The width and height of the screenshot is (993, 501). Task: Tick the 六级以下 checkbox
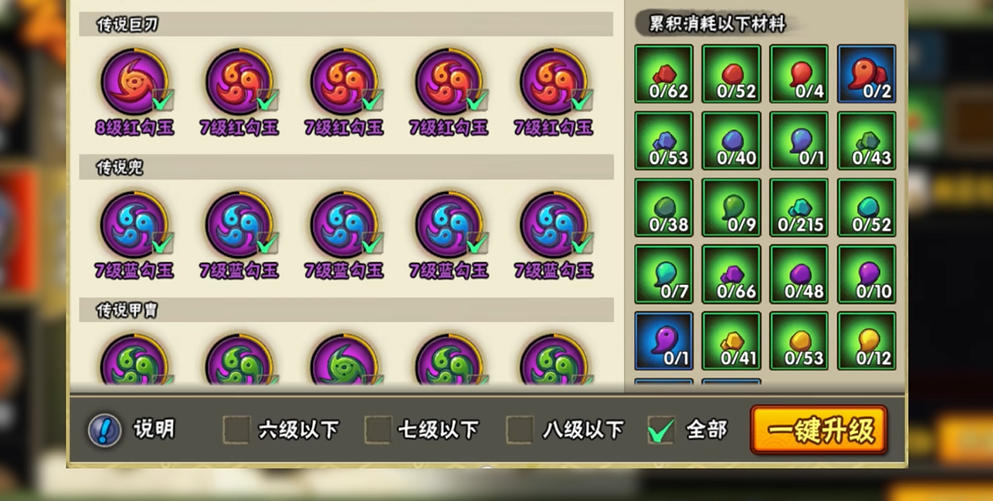(x=236, y=430)
